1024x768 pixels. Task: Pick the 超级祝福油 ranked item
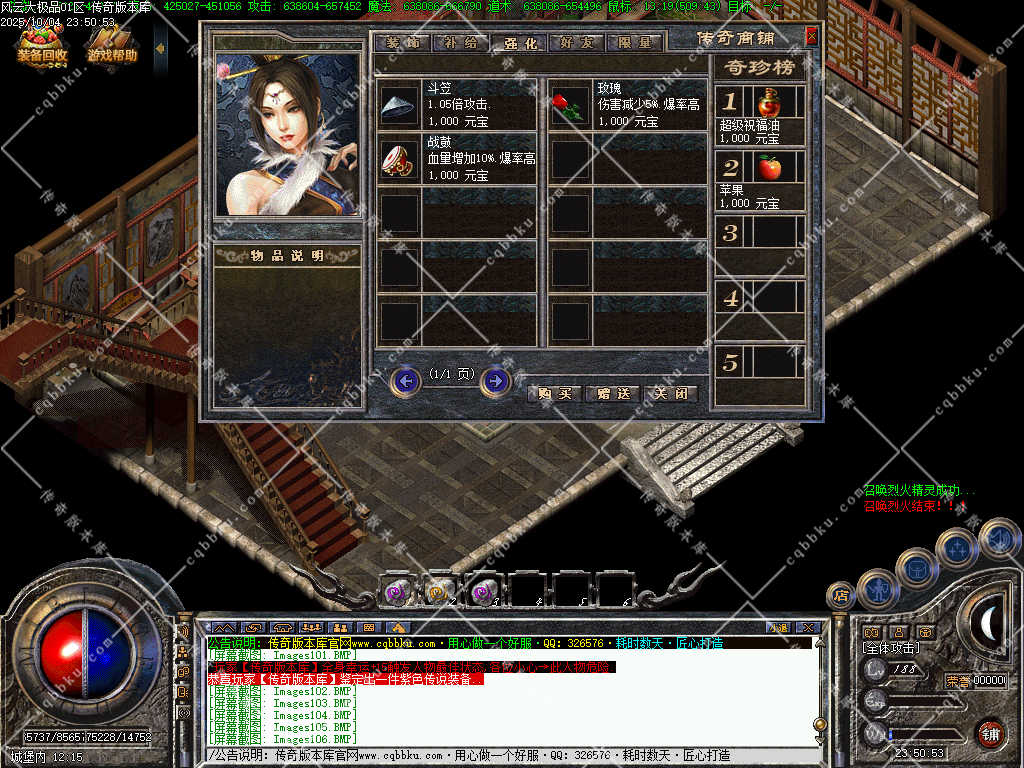[769, 102]
